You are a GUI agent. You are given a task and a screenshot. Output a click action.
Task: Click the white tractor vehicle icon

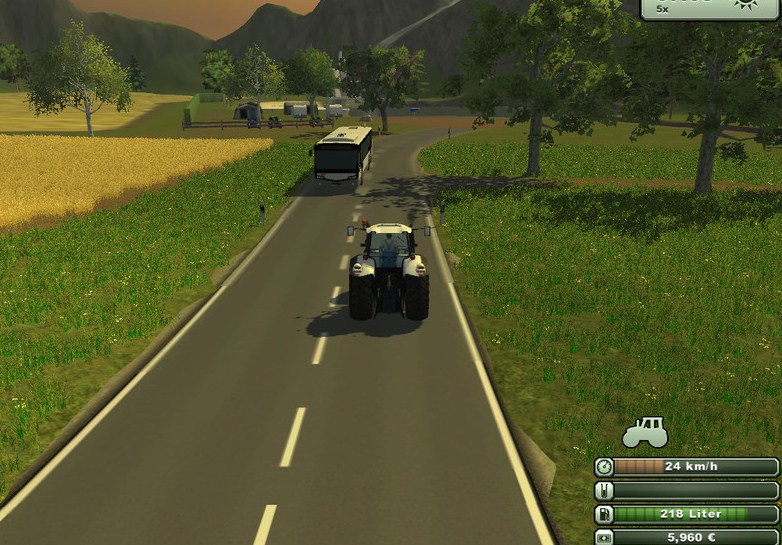pyautogui.click(x=645, y=433)
